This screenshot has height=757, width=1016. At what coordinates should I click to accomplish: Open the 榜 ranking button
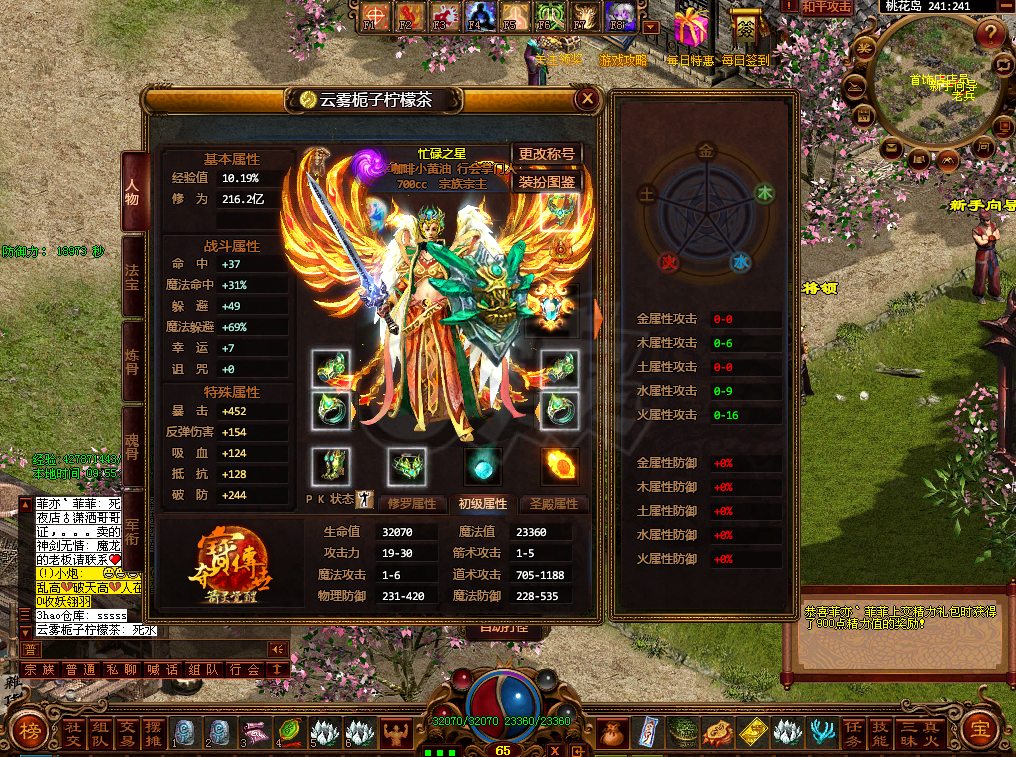click(x=30, y=732)
